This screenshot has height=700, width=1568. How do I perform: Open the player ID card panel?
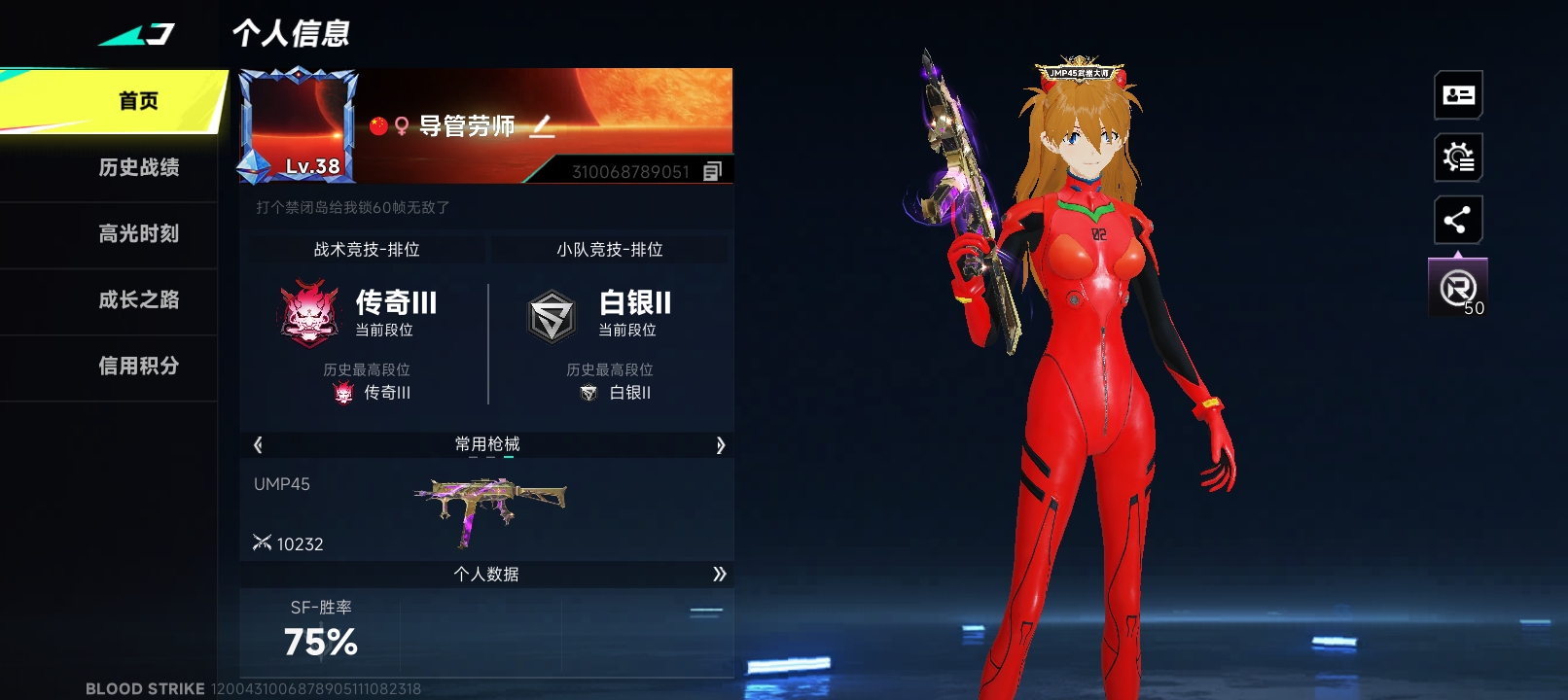point(1456,94)
